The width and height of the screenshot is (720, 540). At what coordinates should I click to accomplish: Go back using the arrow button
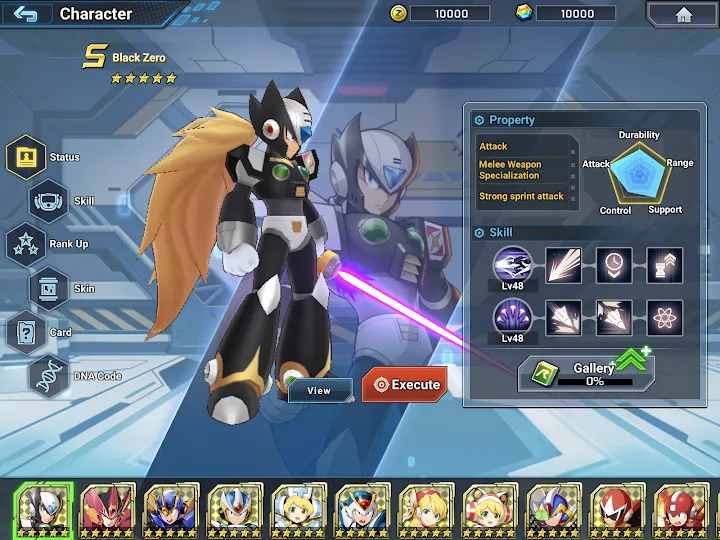(x=26, y=14)
